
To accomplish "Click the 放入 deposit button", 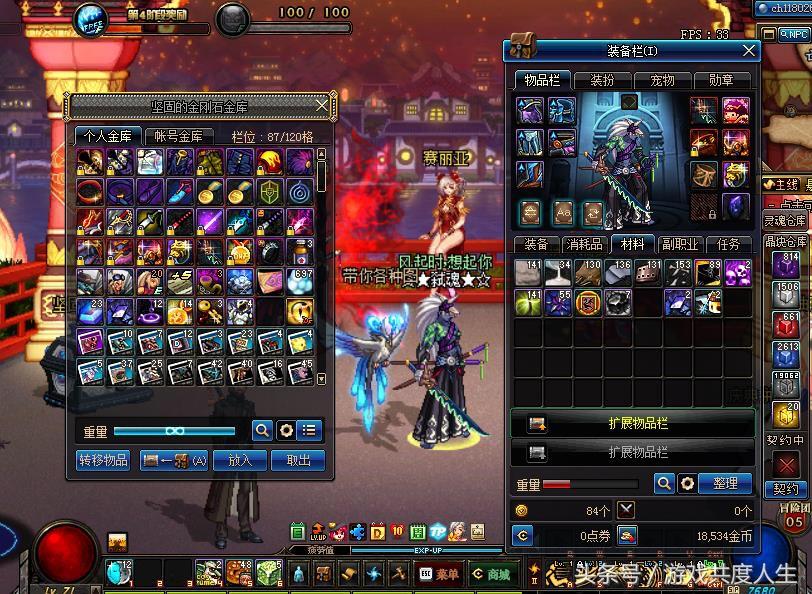I will pyautogui.click(x=240, y=460).
